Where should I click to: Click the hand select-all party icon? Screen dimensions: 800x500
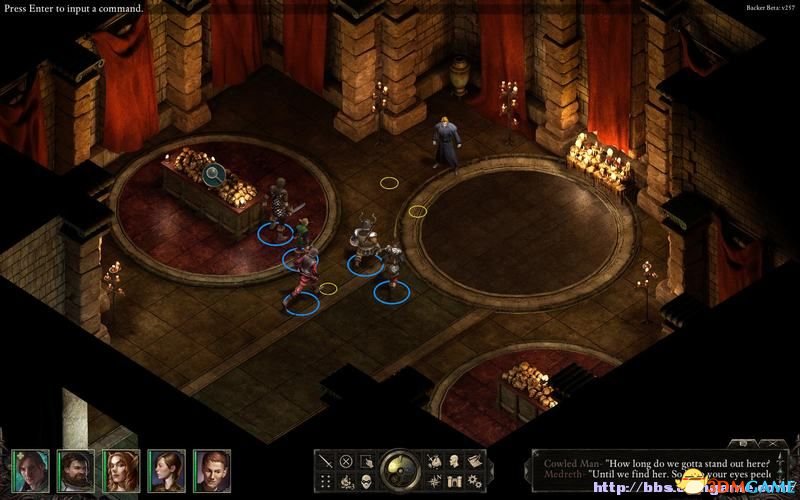(x=366, y=461)
